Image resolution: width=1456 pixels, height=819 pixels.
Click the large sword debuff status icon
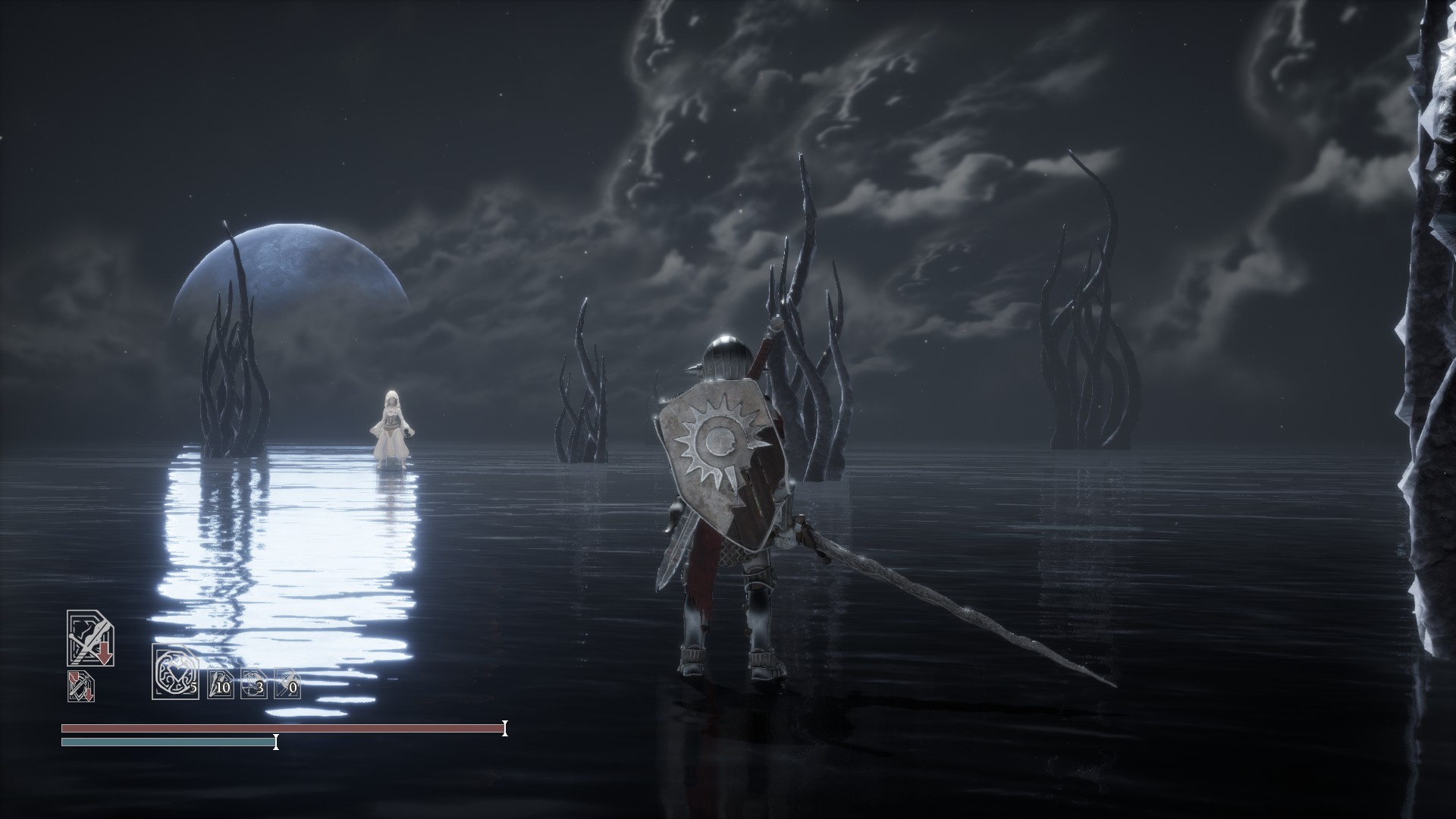[90, 639]
